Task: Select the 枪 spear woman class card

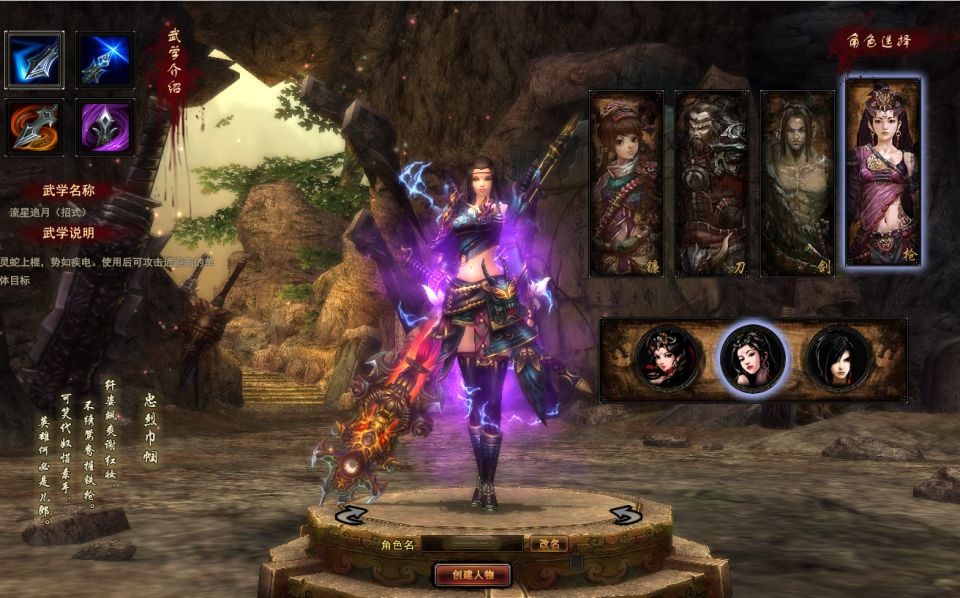Action: coord(883,172)
